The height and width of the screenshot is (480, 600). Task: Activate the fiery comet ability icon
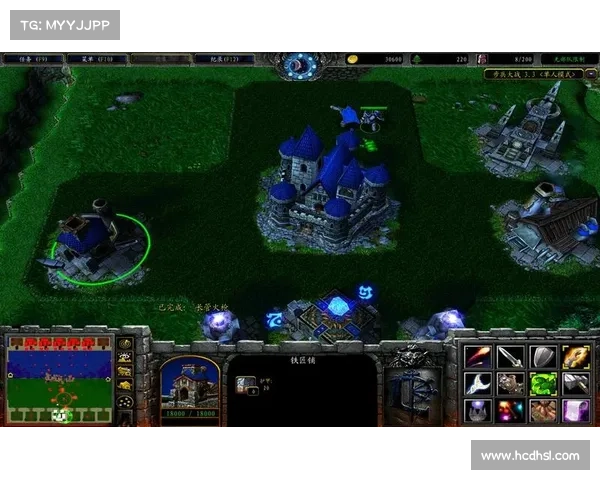[x=478, y=357]
